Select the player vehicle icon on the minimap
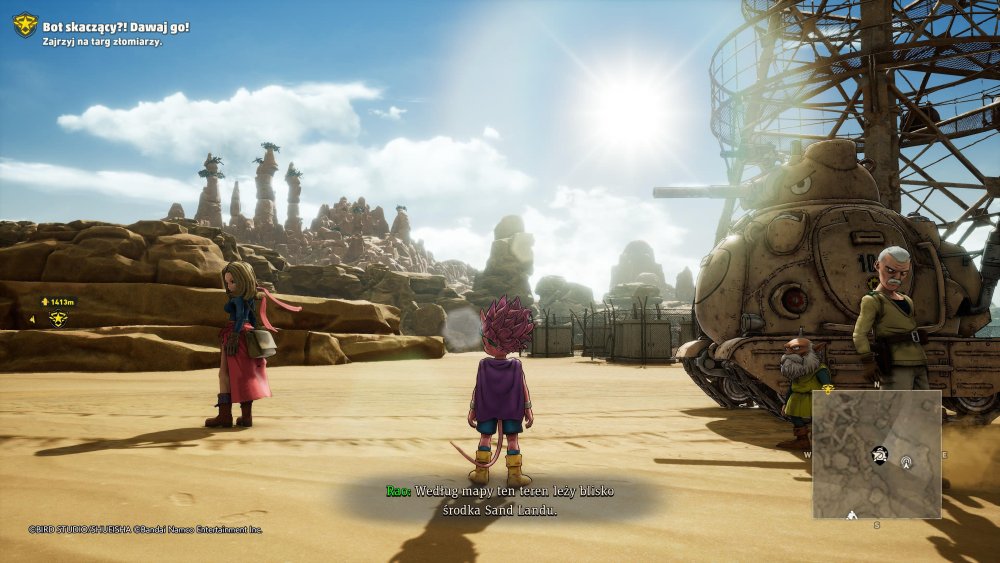Screen dimensions: 1000x563 [x=879, y=454]
